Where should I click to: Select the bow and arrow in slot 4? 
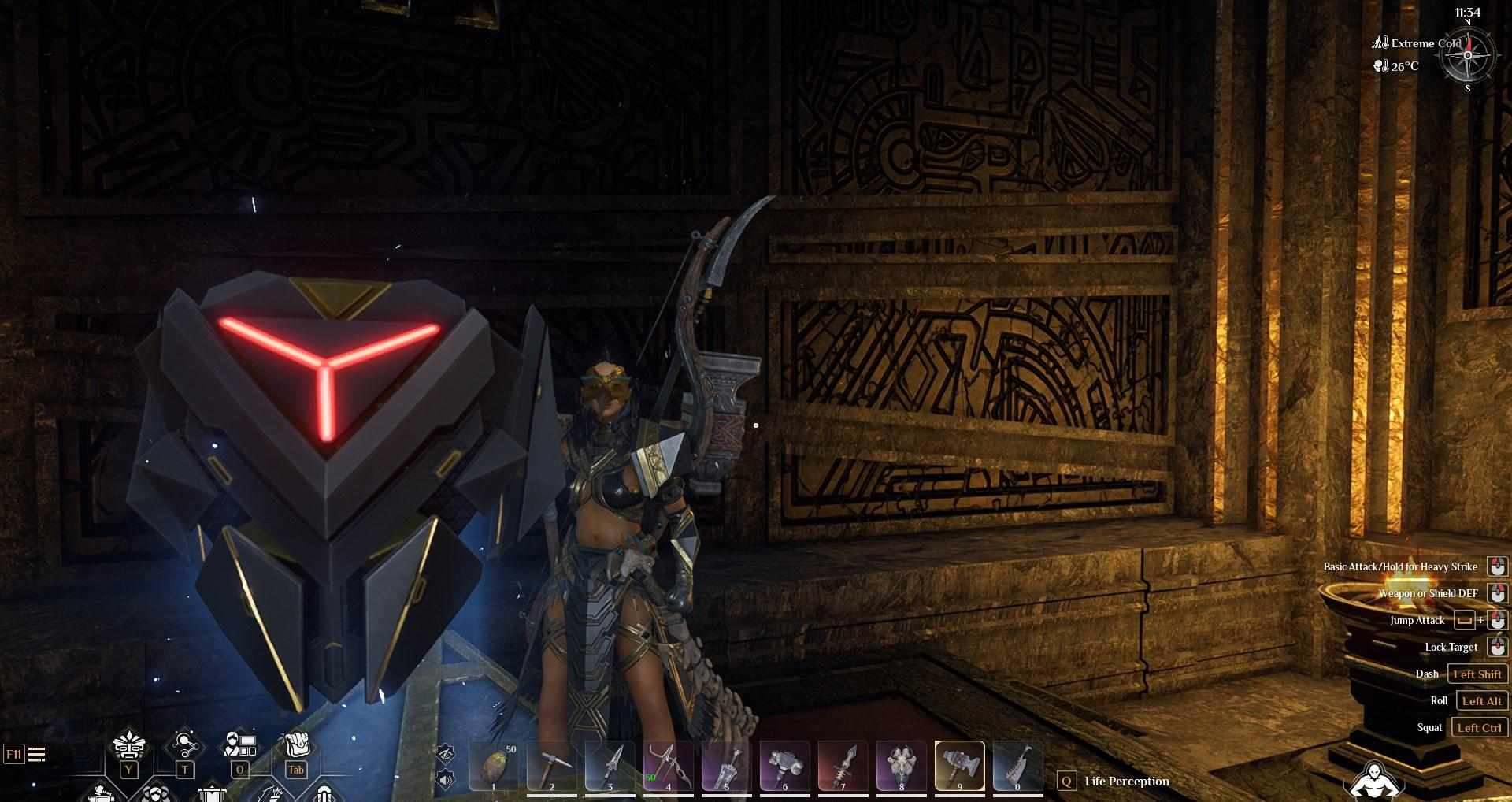click(668, 766)
